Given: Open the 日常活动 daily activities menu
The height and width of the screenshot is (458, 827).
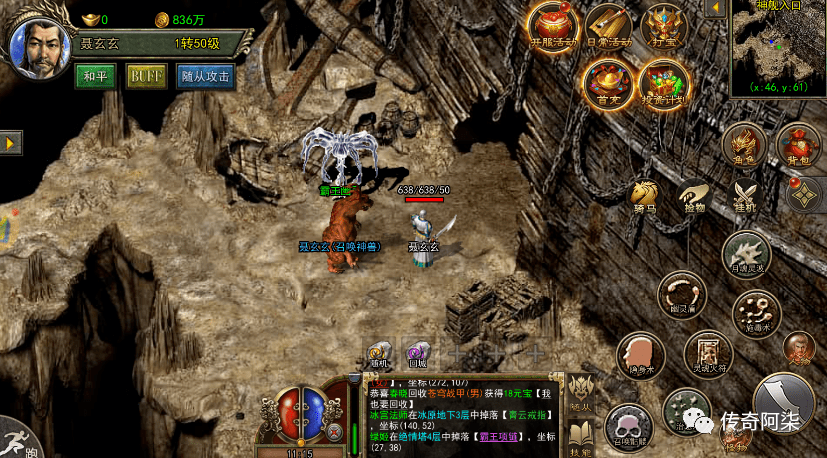Looking at the screenshot, I should point(607,25).
